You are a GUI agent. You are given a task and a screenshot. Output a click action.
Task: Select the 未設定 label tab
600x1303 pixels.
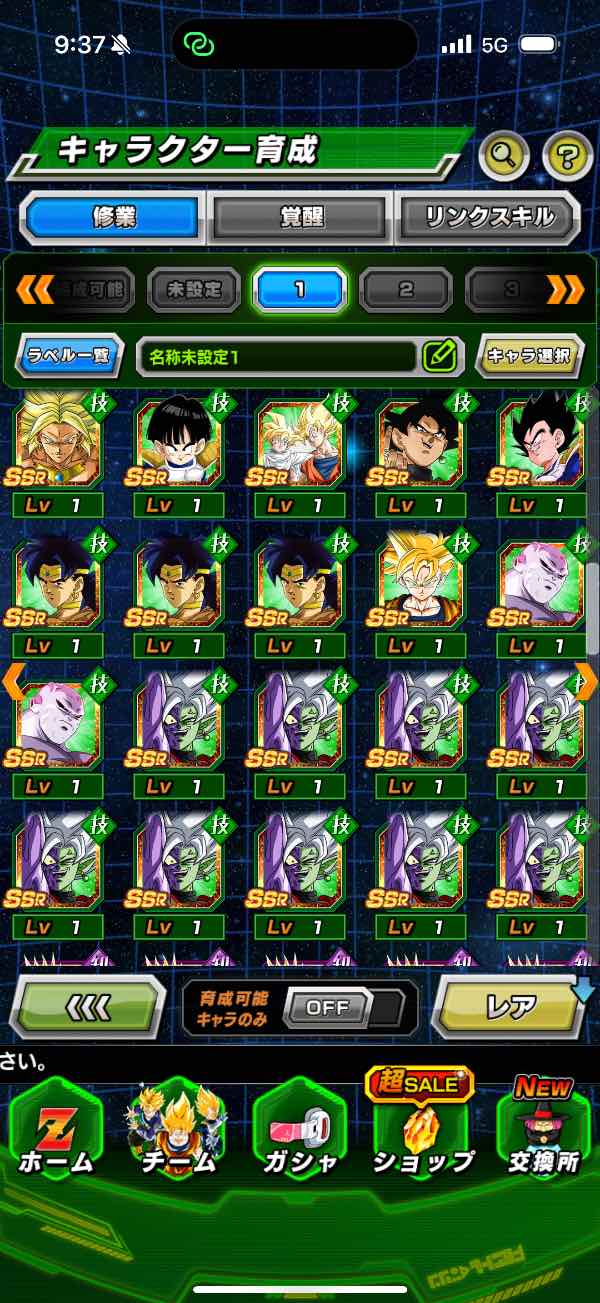click(x=194, y=290)
